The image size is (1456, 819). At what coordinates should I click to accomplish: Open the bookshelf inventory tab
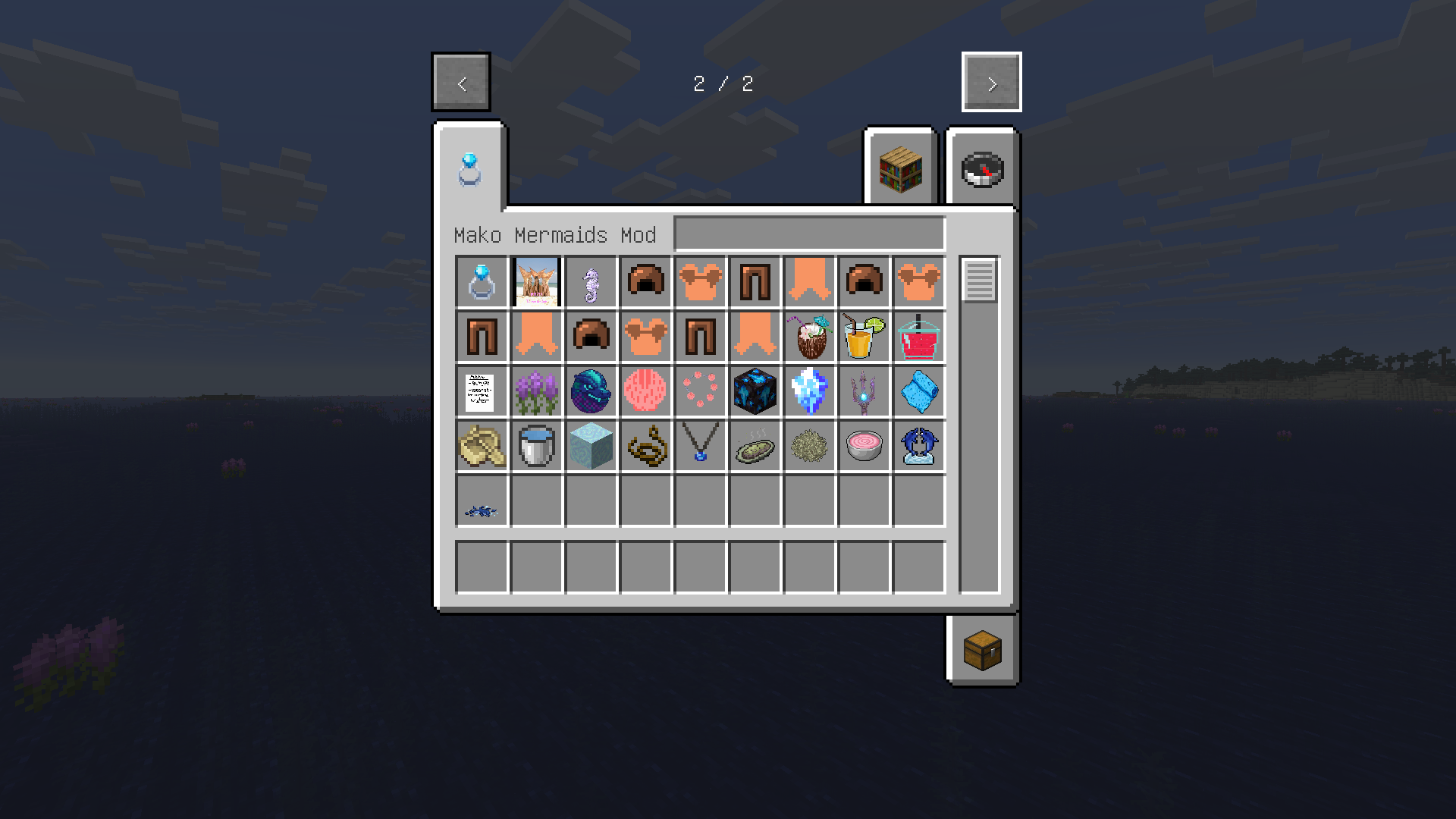[901, 168]
